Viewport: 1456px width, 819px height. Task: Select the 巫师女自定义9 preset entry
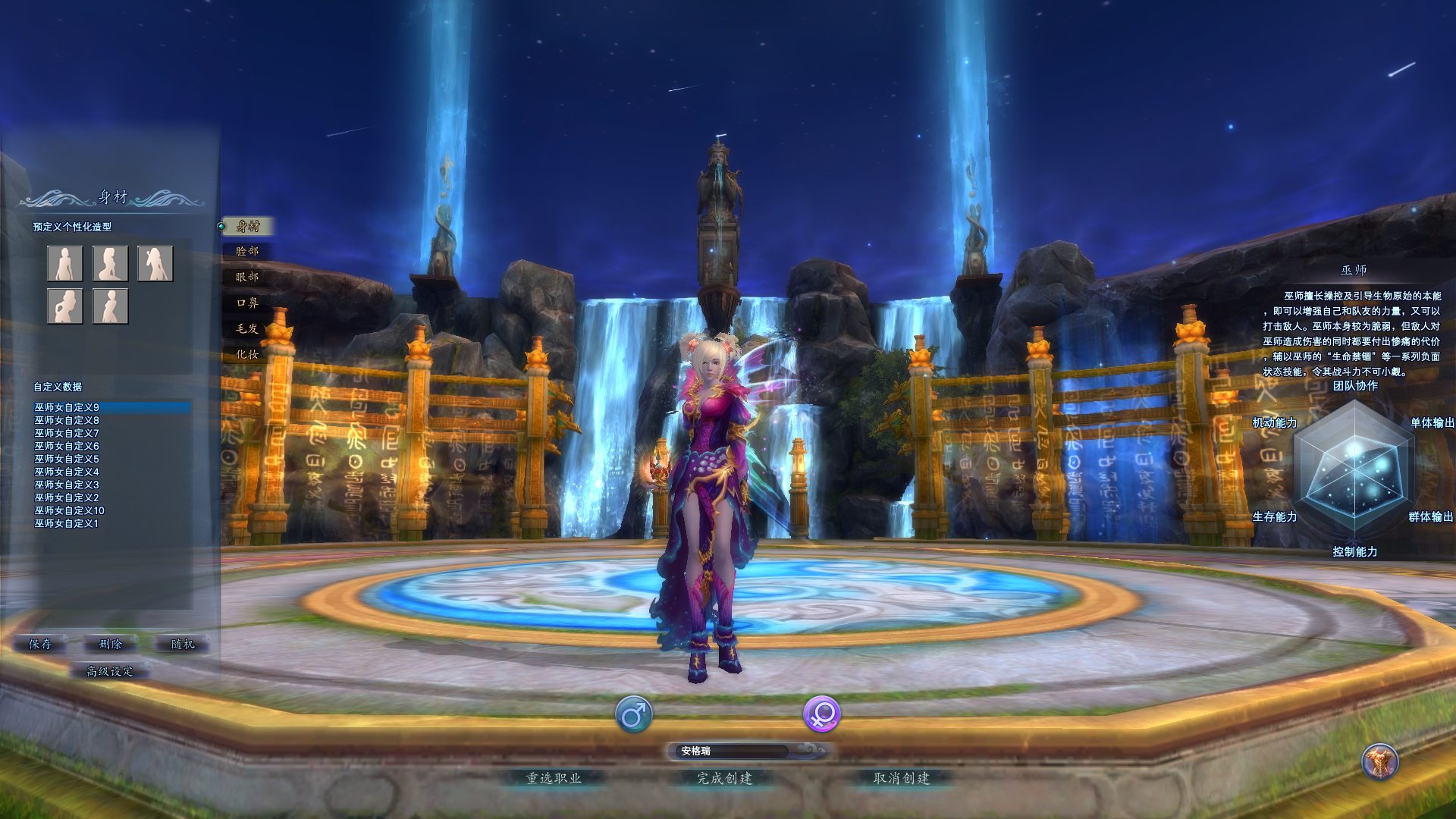(x=67, y=407)
